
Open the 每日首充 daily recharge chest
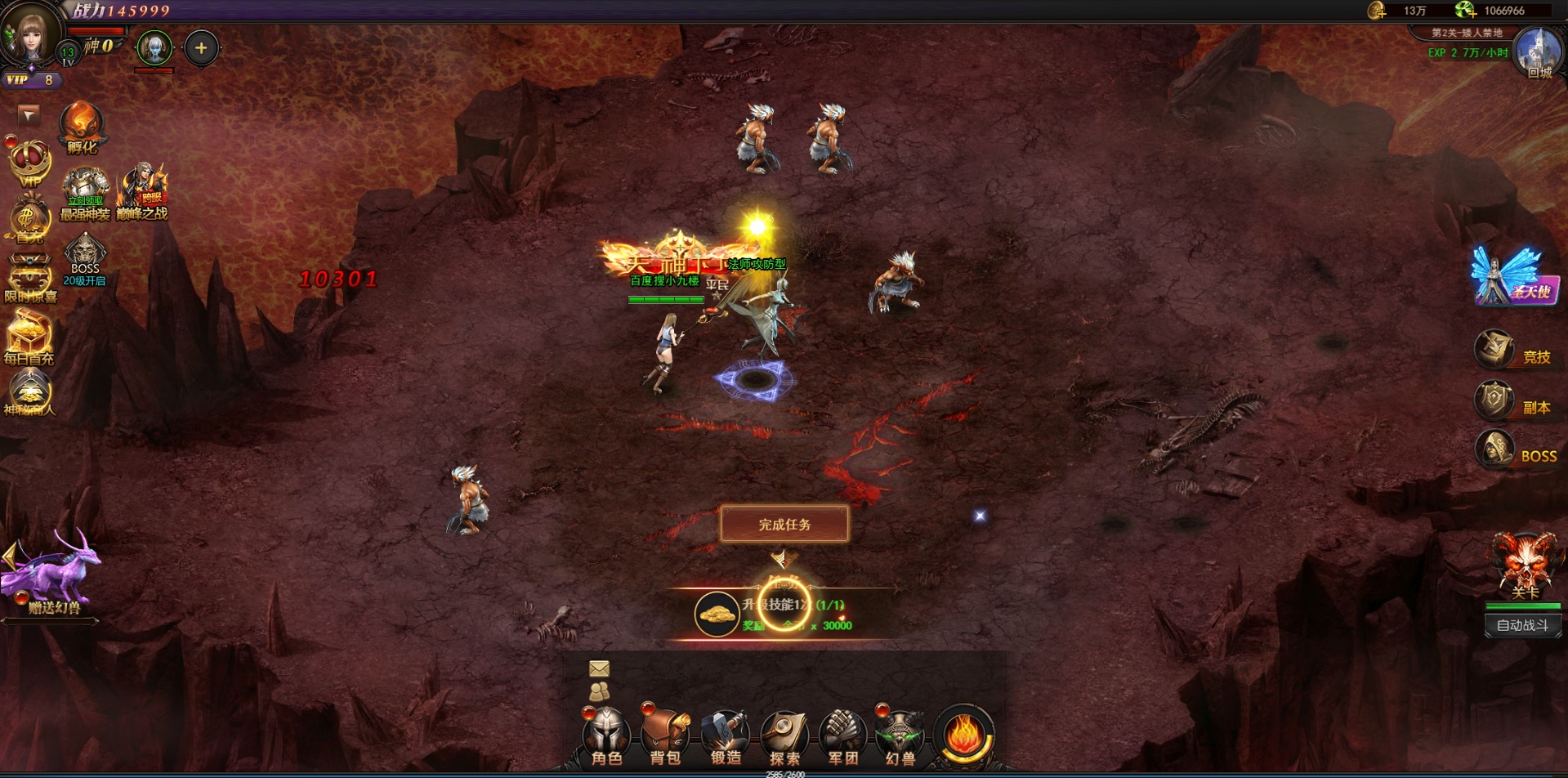point(29,337)
